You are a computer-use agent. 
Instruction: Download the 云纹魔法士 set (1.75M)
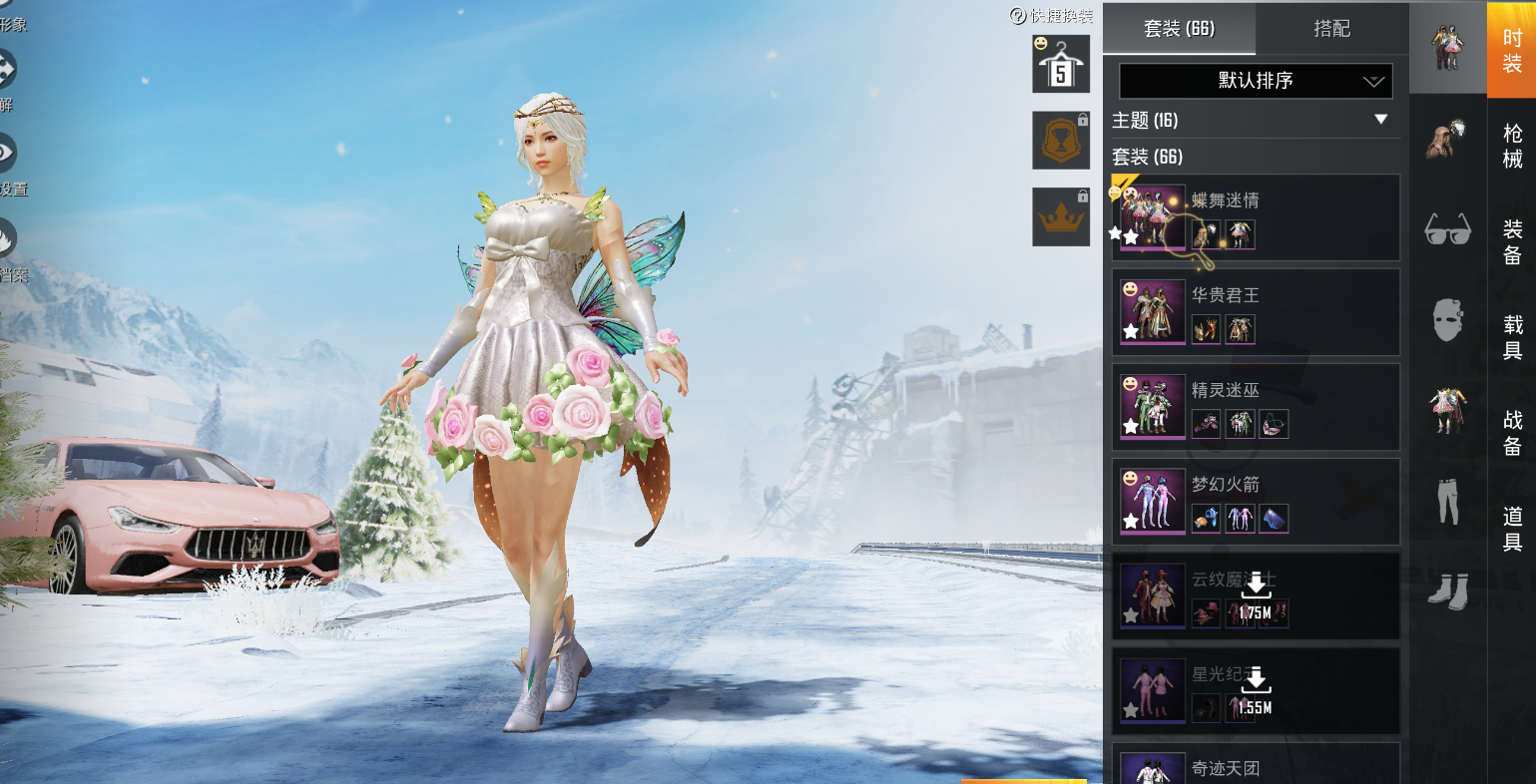[1257, 596]
